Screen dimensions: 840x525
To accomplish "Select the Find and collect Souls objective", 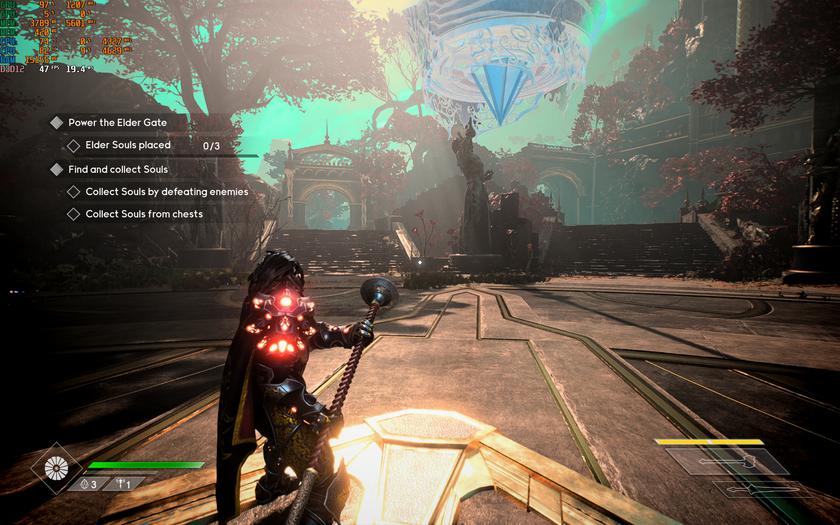I will pos(117,169).
